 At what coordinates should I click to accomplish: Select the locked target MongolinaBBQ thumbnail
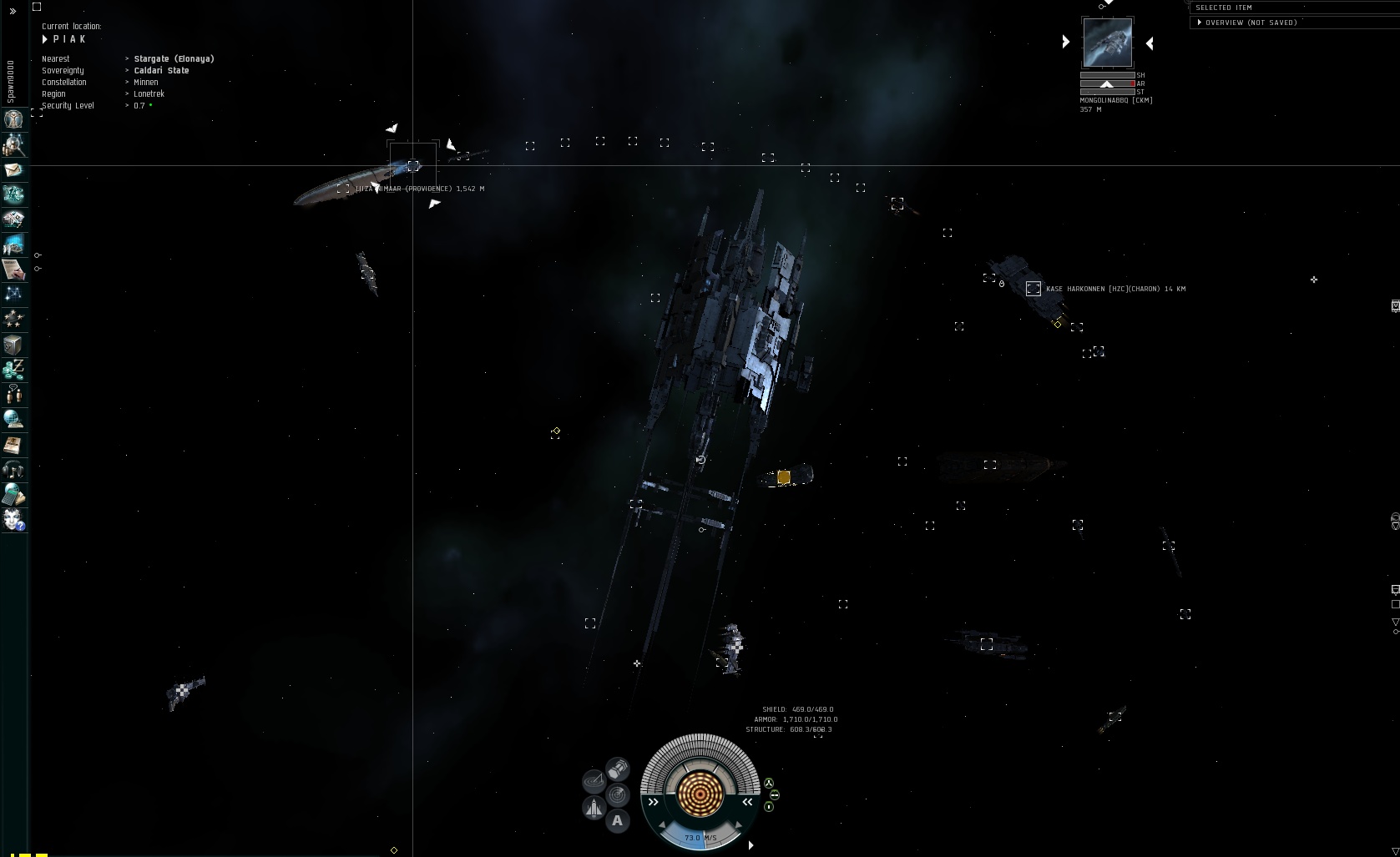[x=1107, y=42]
